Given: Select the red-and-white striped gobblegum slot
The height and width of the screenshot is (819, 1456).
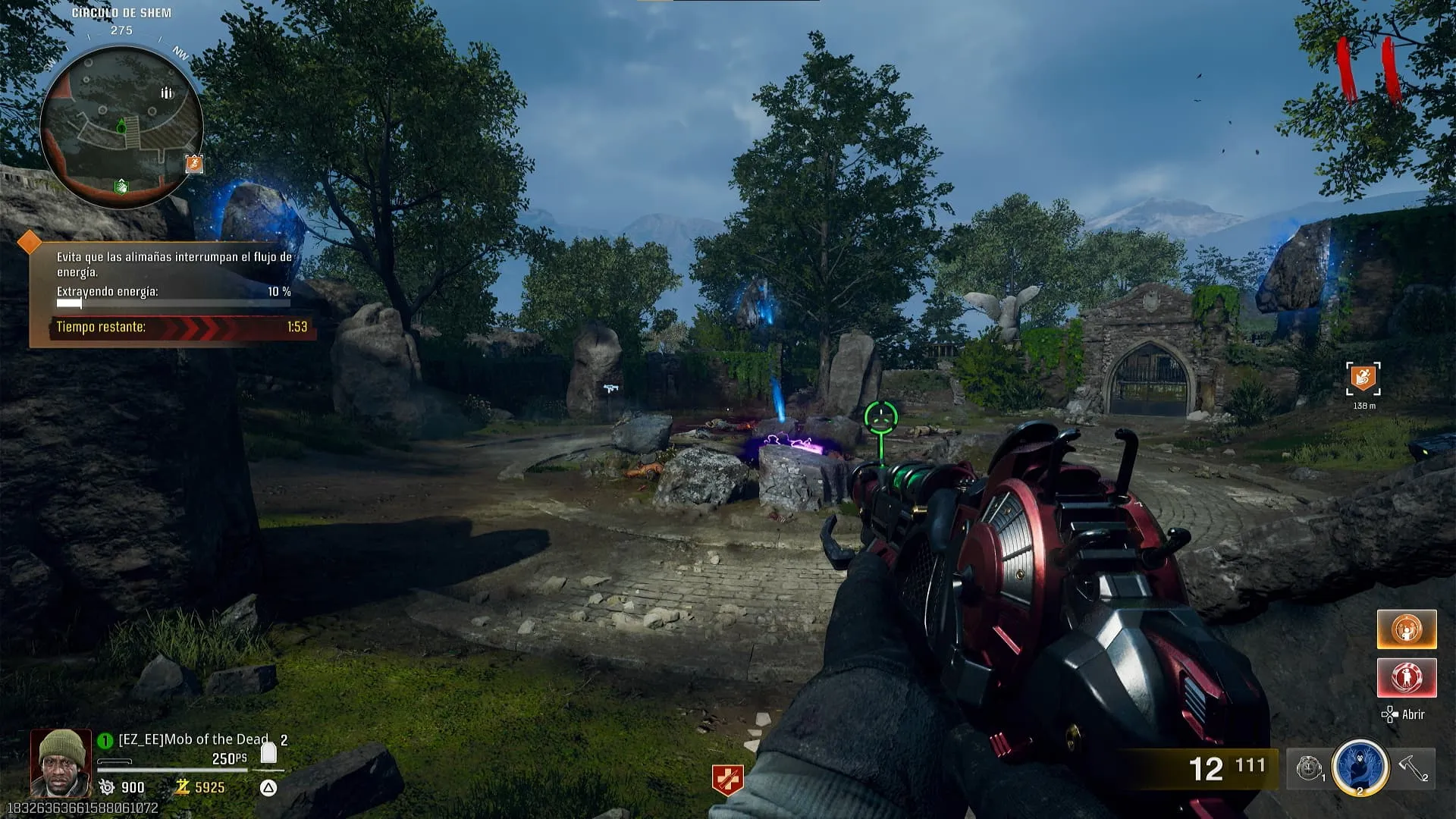Looking at the screenshot, I should [1407, 677].
